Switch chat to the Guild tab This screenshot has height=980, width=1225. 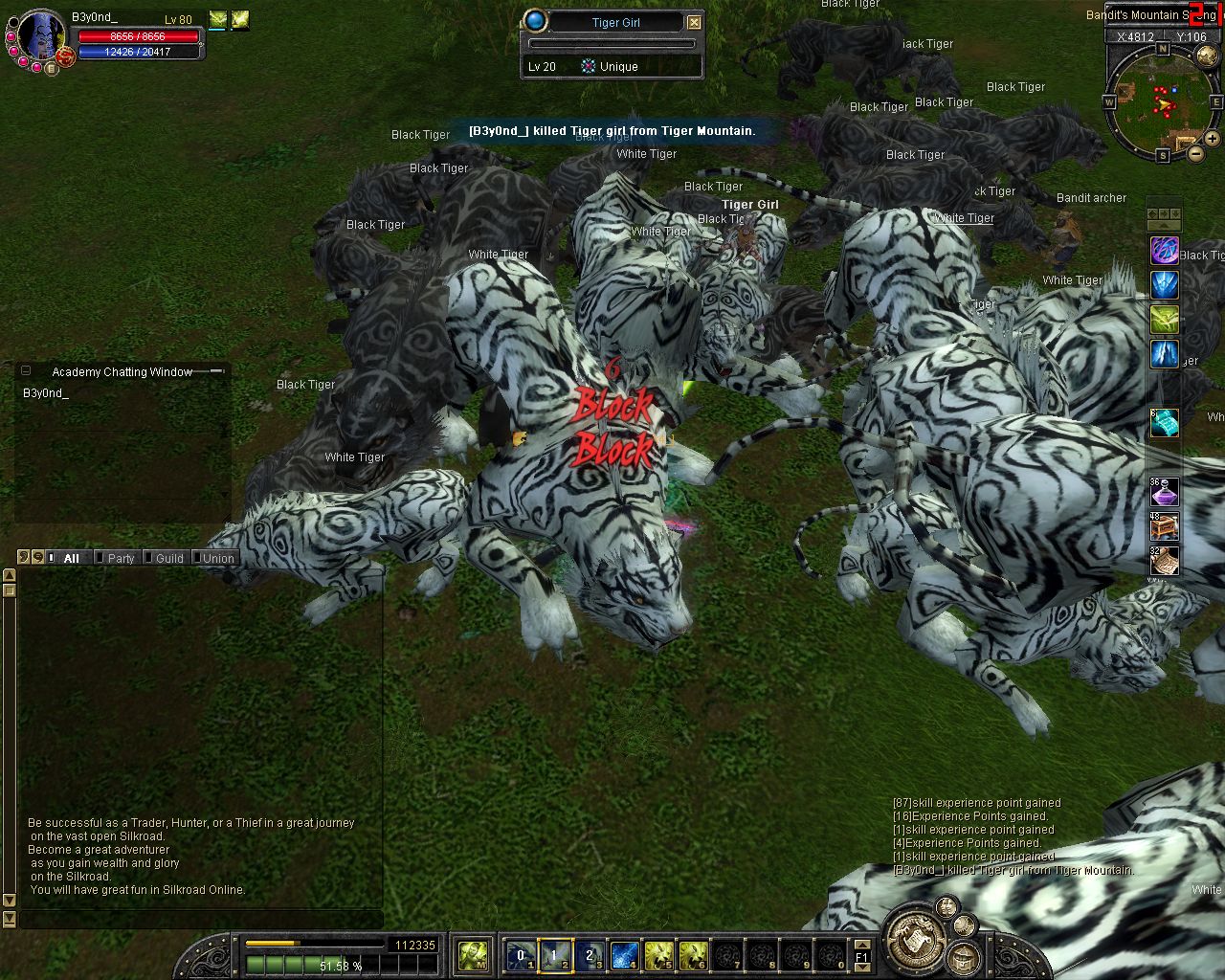pos(168,558)
